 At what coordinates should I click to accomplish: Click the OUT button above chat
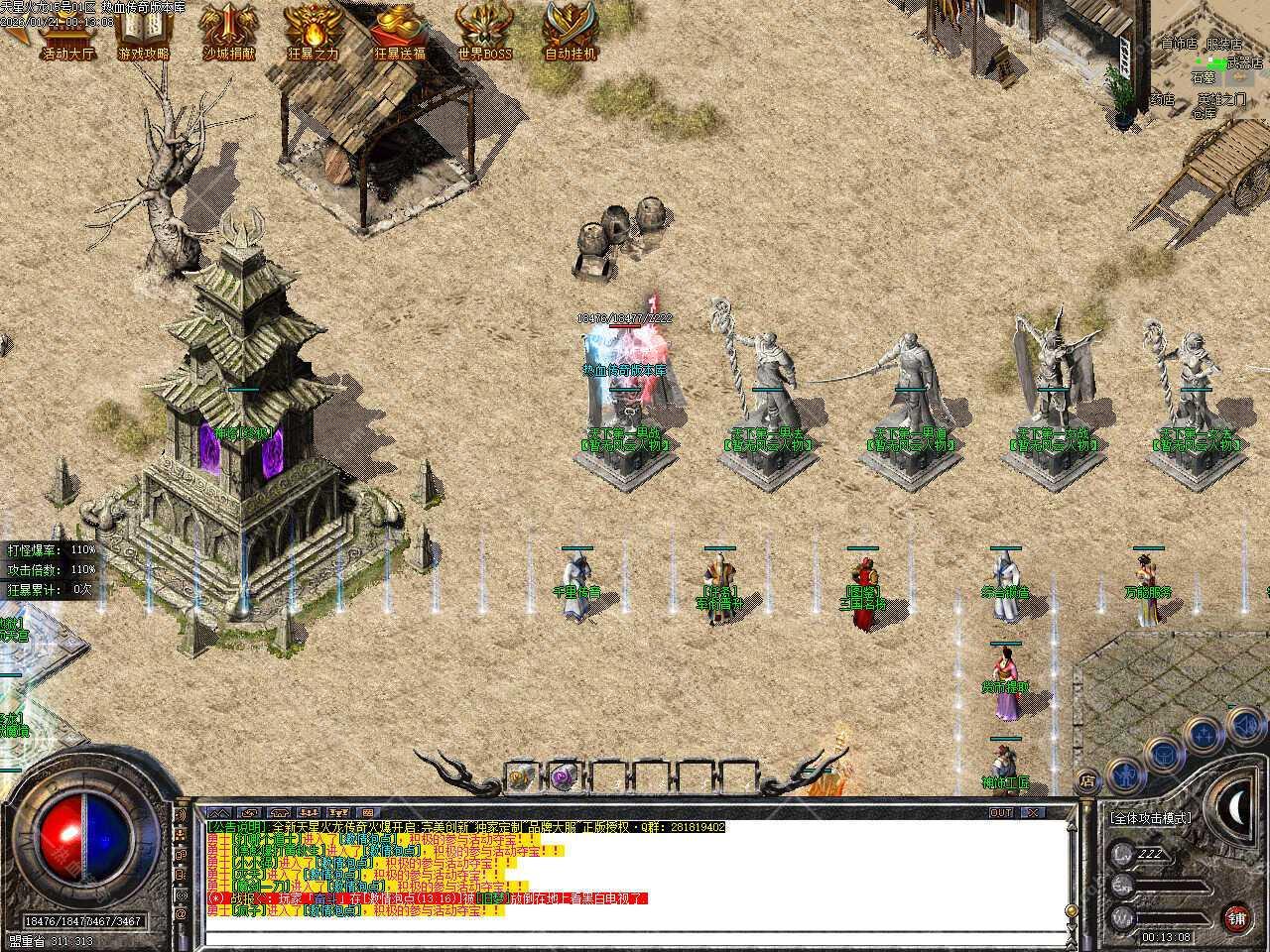1001,812
